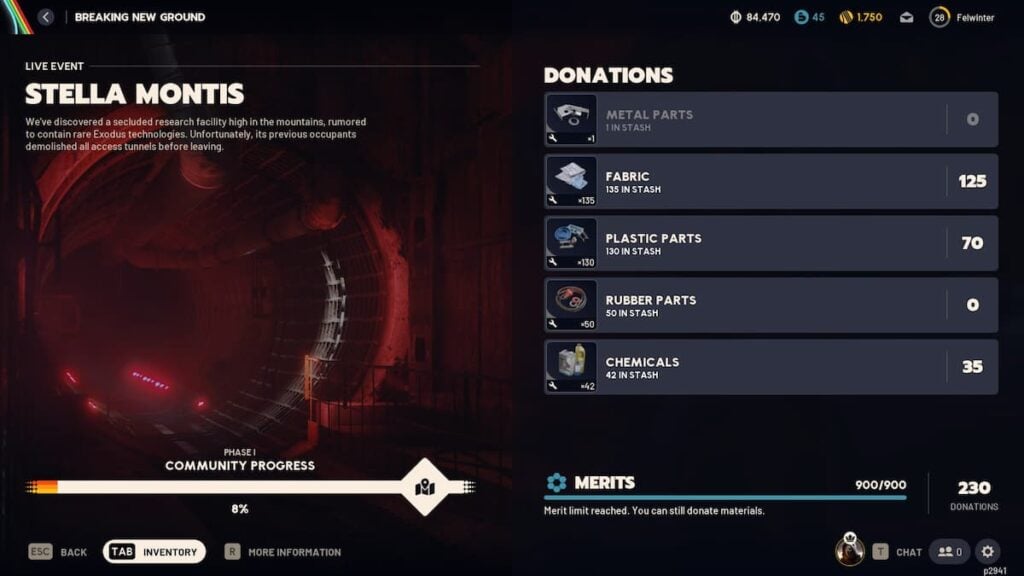Go back using the top-left arrow
This screenshot has height=576, width=1024.
46,17
